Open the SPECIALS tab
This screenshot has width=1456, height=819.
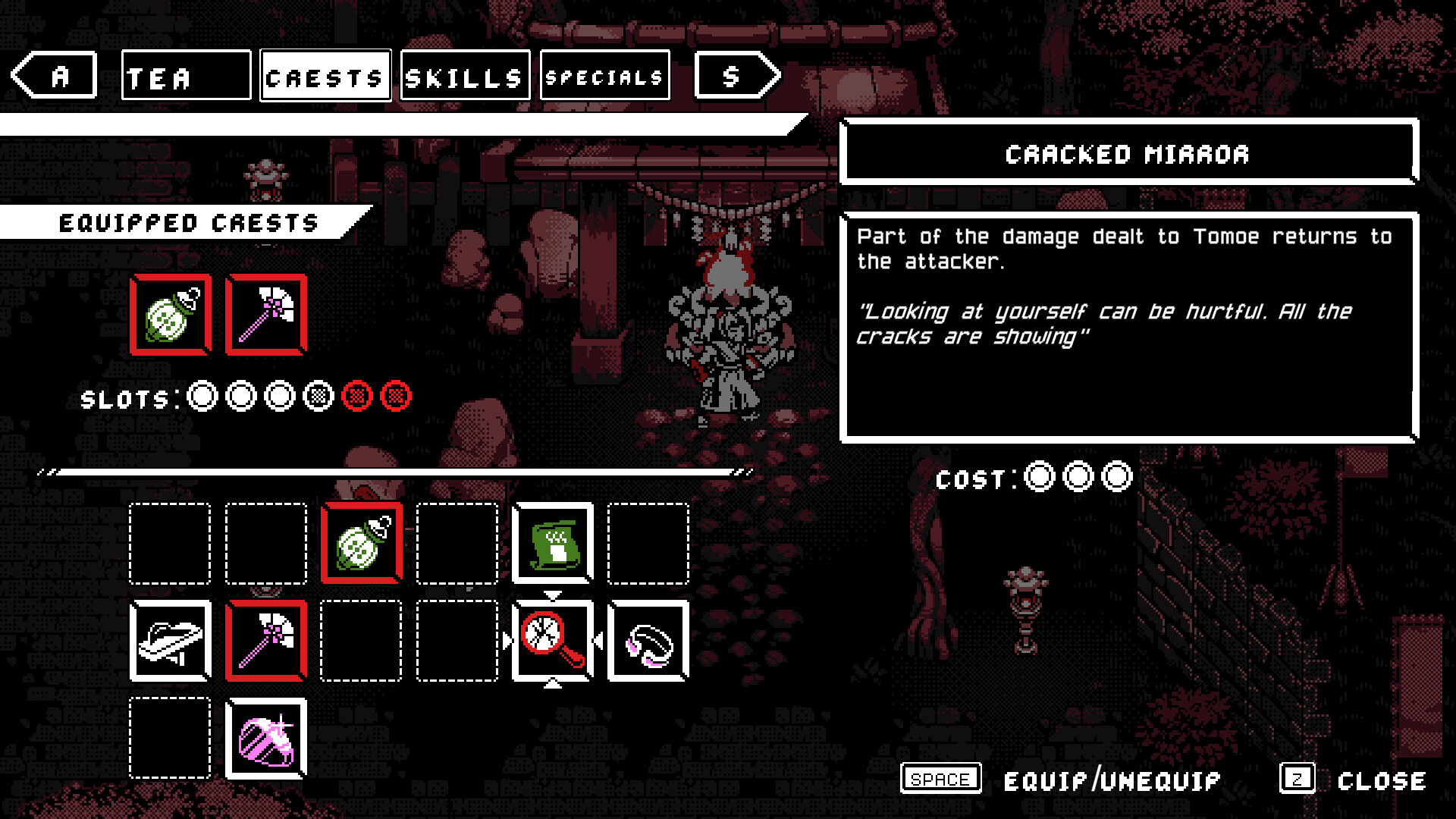(x=604, y=75)
